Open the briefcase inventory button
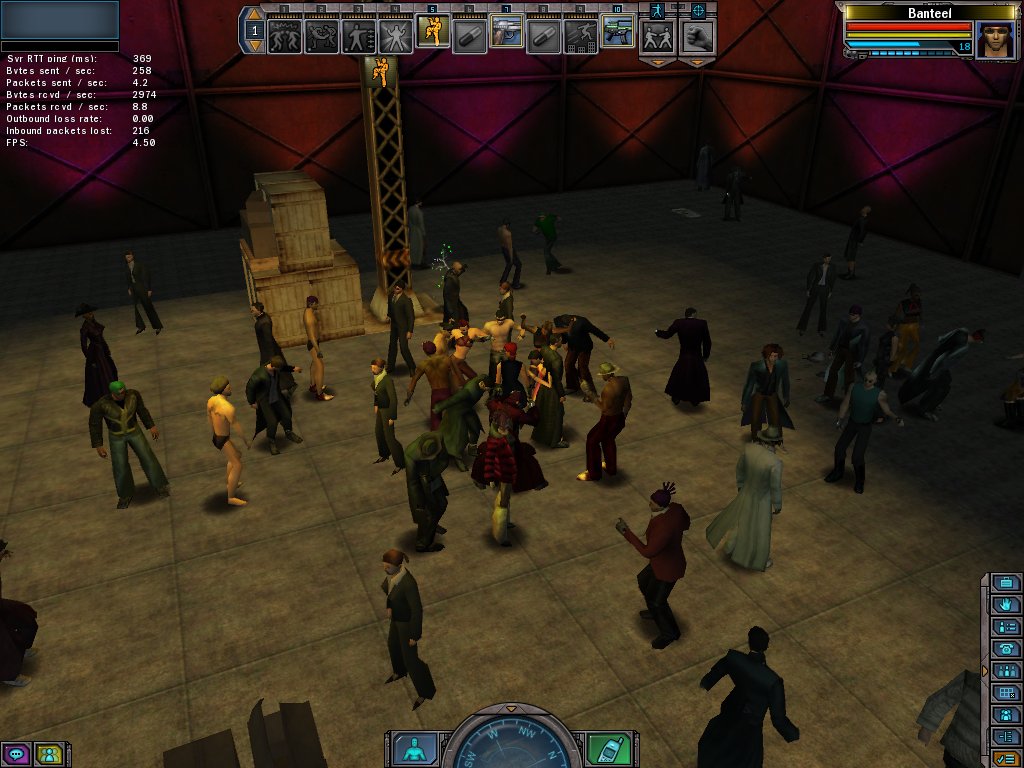This screenshot has width=1024, height=768. tap(1006, 583)
